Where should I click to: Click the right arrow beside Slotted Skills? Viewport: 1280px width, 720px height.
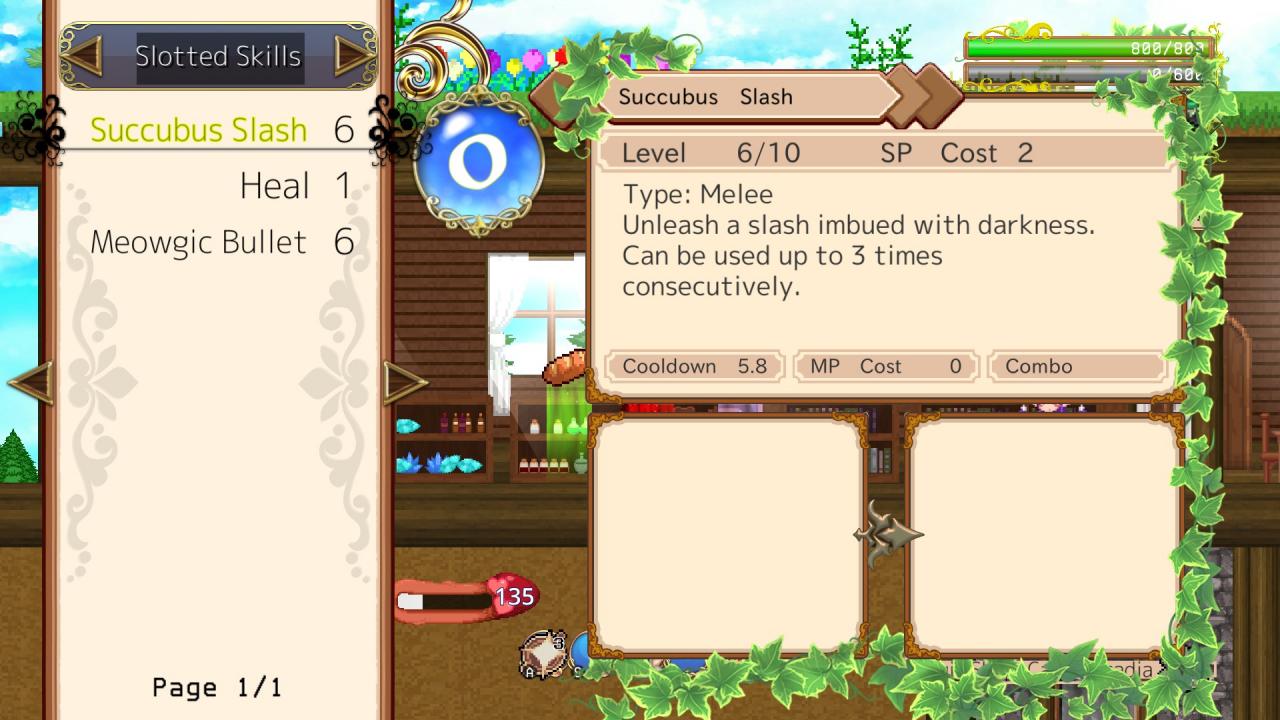[353, 56]
